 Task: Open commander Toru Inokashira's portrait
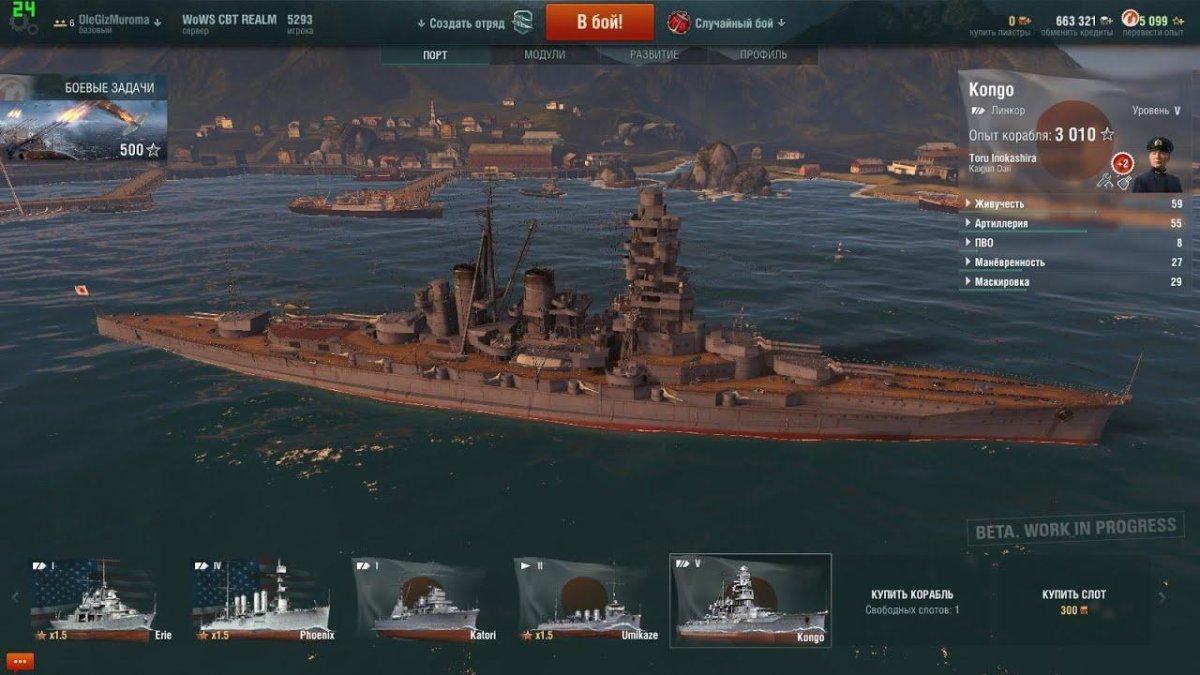(x=1157, y=165)
